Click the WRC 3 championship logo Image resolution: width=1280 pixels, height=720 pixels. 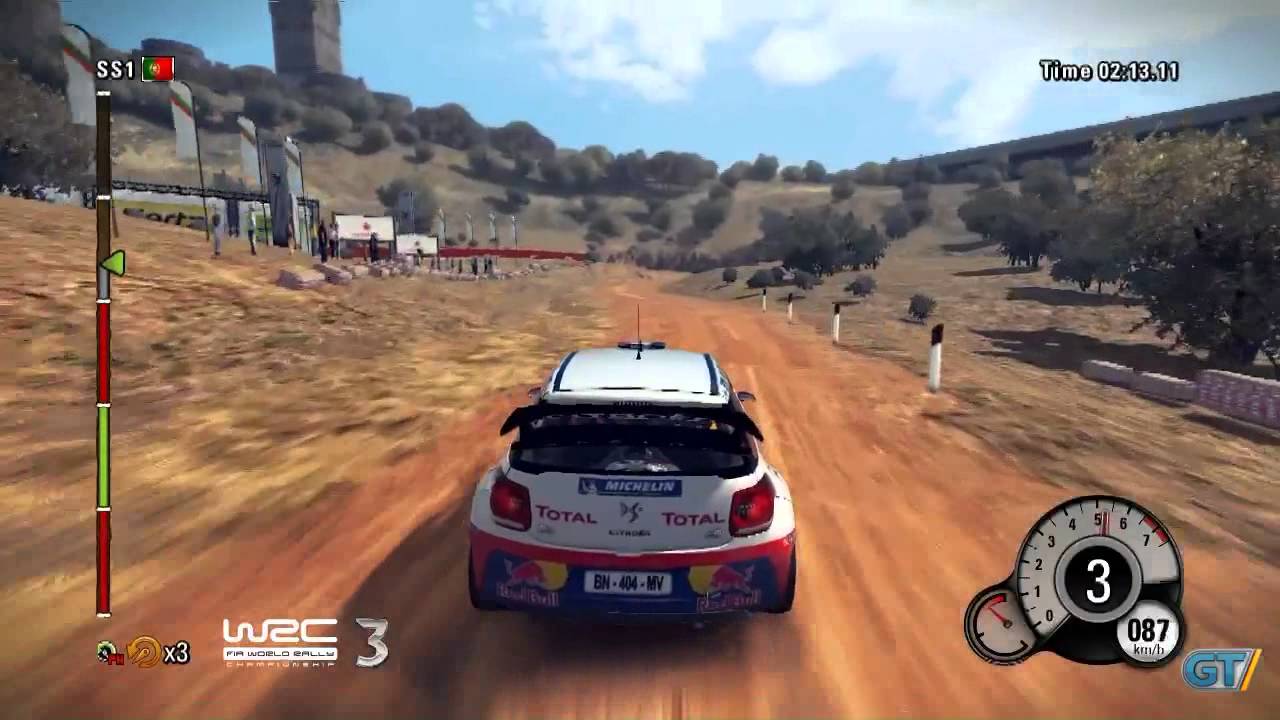click(304, 642)
